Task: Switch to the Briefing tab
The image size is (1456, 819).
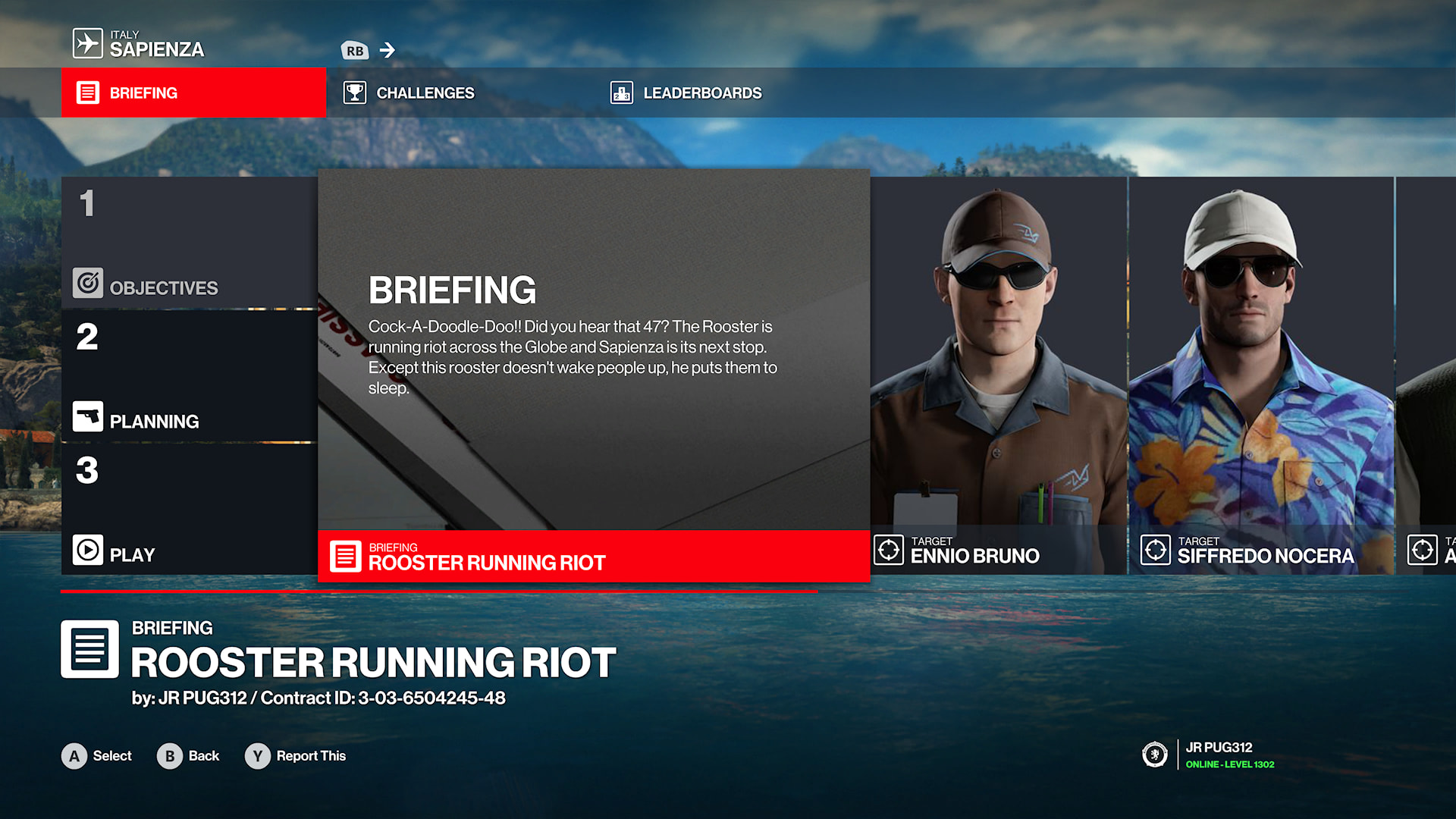Action: (193, 93)
